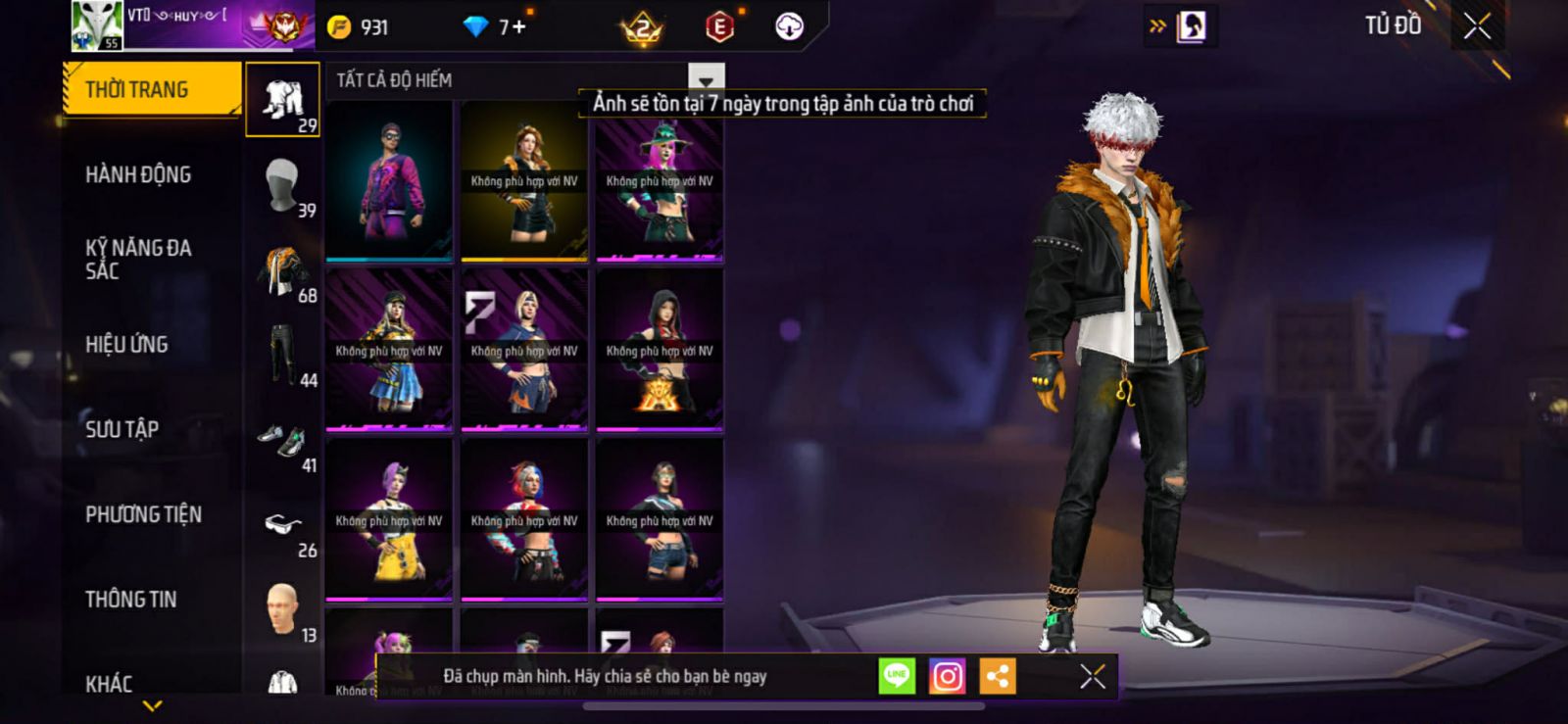The height and width of the screenshot is (724, 1568).
Task: Close the Tủ Đồ wardrobe screen
Action: tap(1477, 26)
